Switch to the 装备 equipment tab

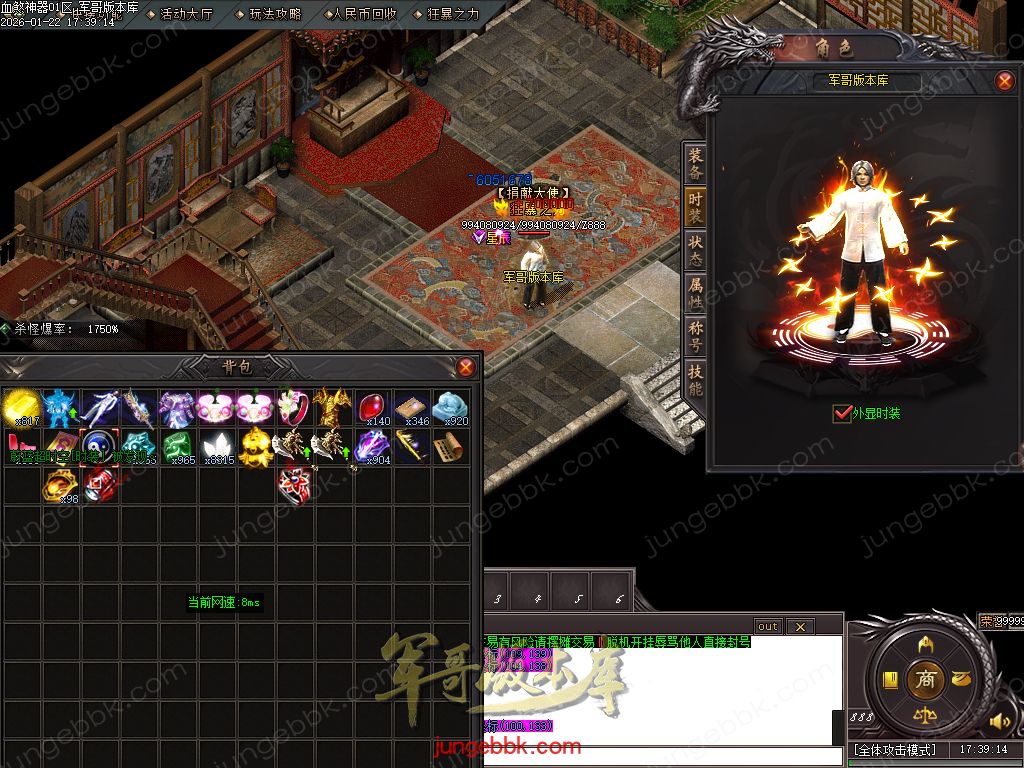click(x=695, y=163)
